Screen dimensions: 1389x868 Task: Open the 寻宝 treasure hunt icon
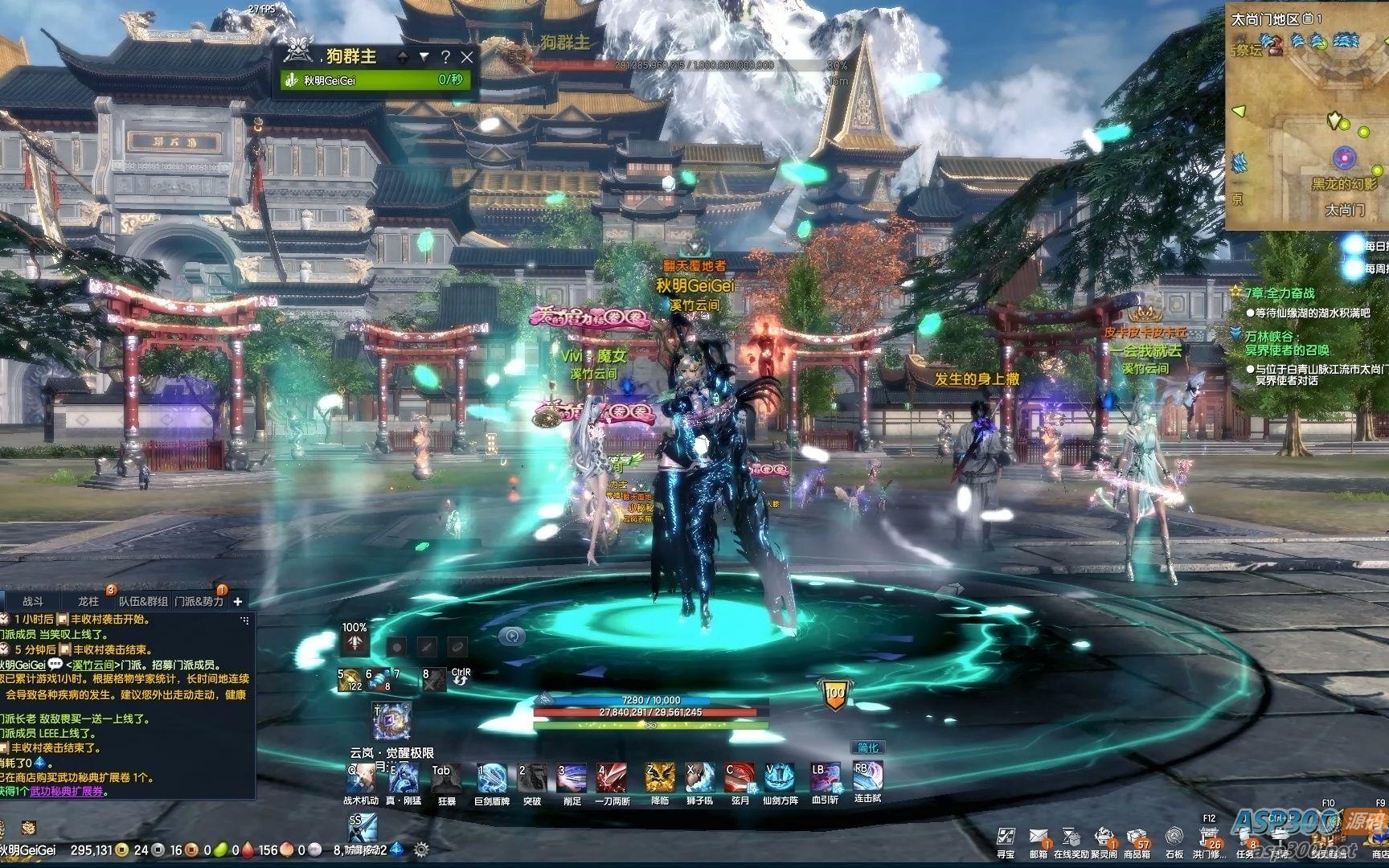tap(1005, 837)
